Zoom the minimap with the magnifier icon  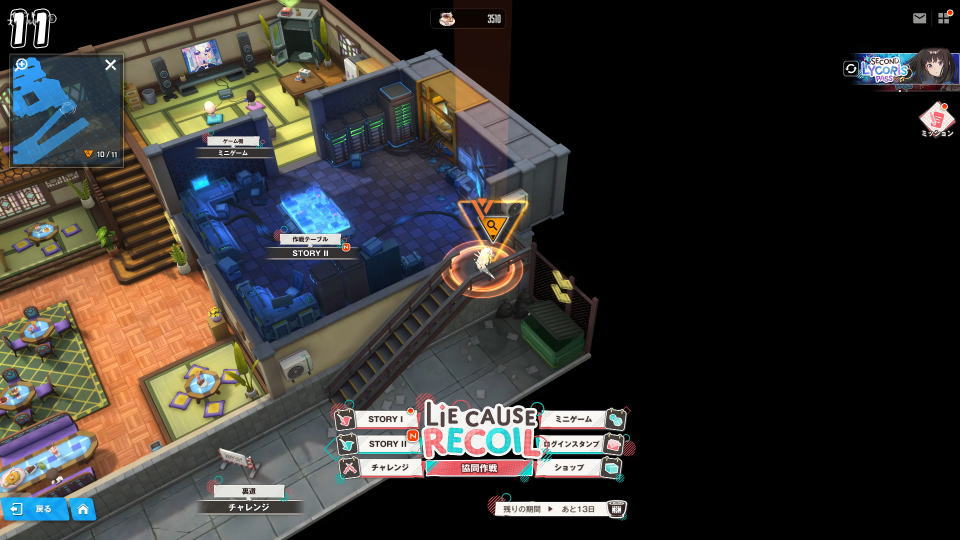point(22,65)
